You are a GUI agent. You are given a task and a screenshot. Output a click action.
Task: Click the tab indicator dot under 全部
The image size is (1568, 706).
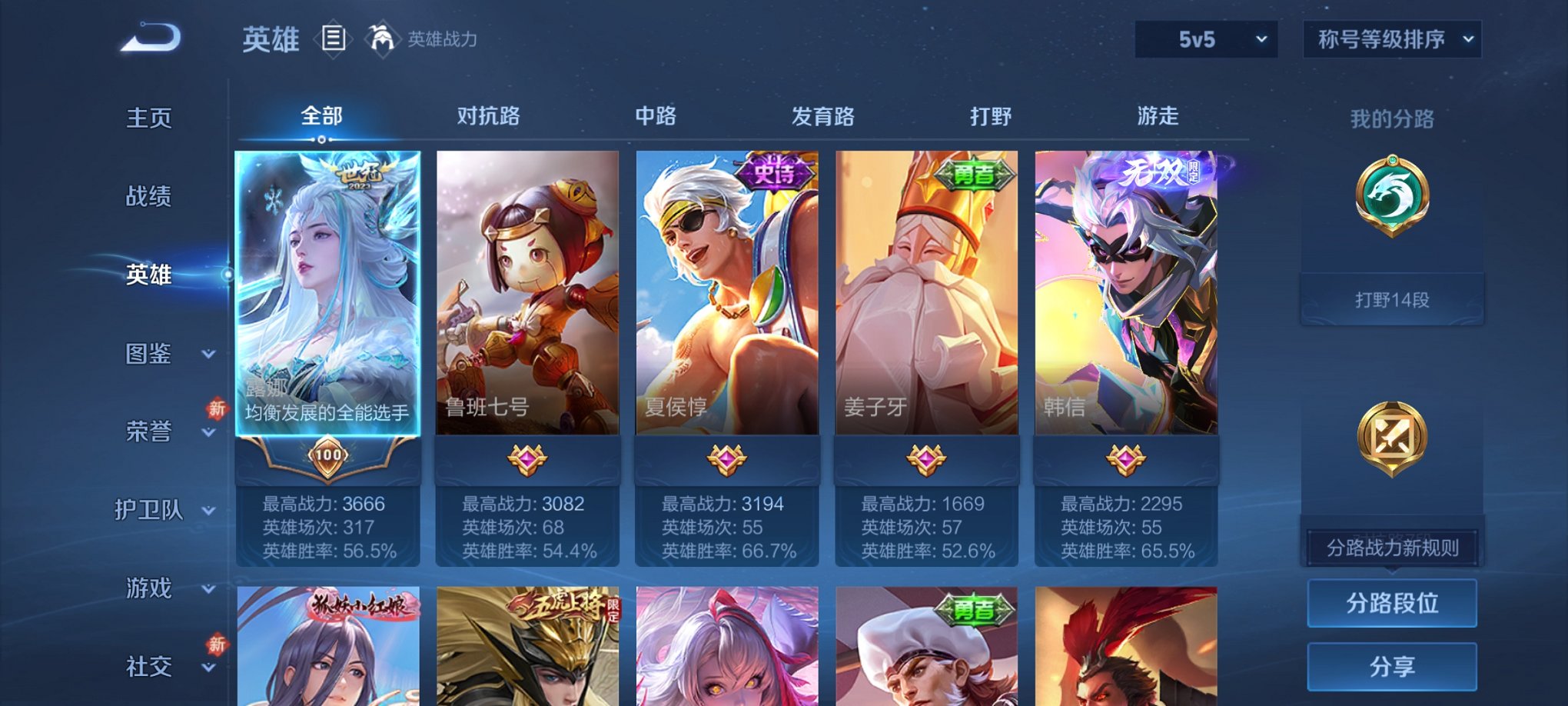pyautogui.click(x=321, y=138)
